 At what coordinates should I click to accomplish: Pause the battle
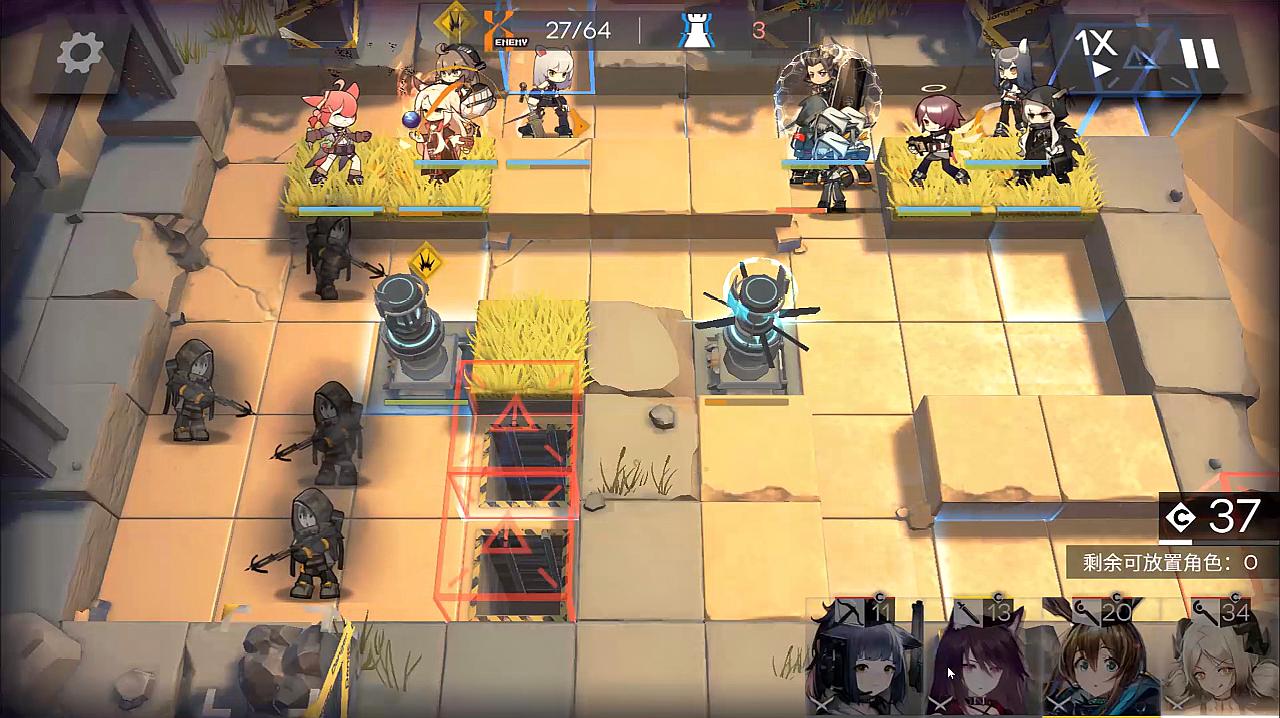click(1199, 53)
